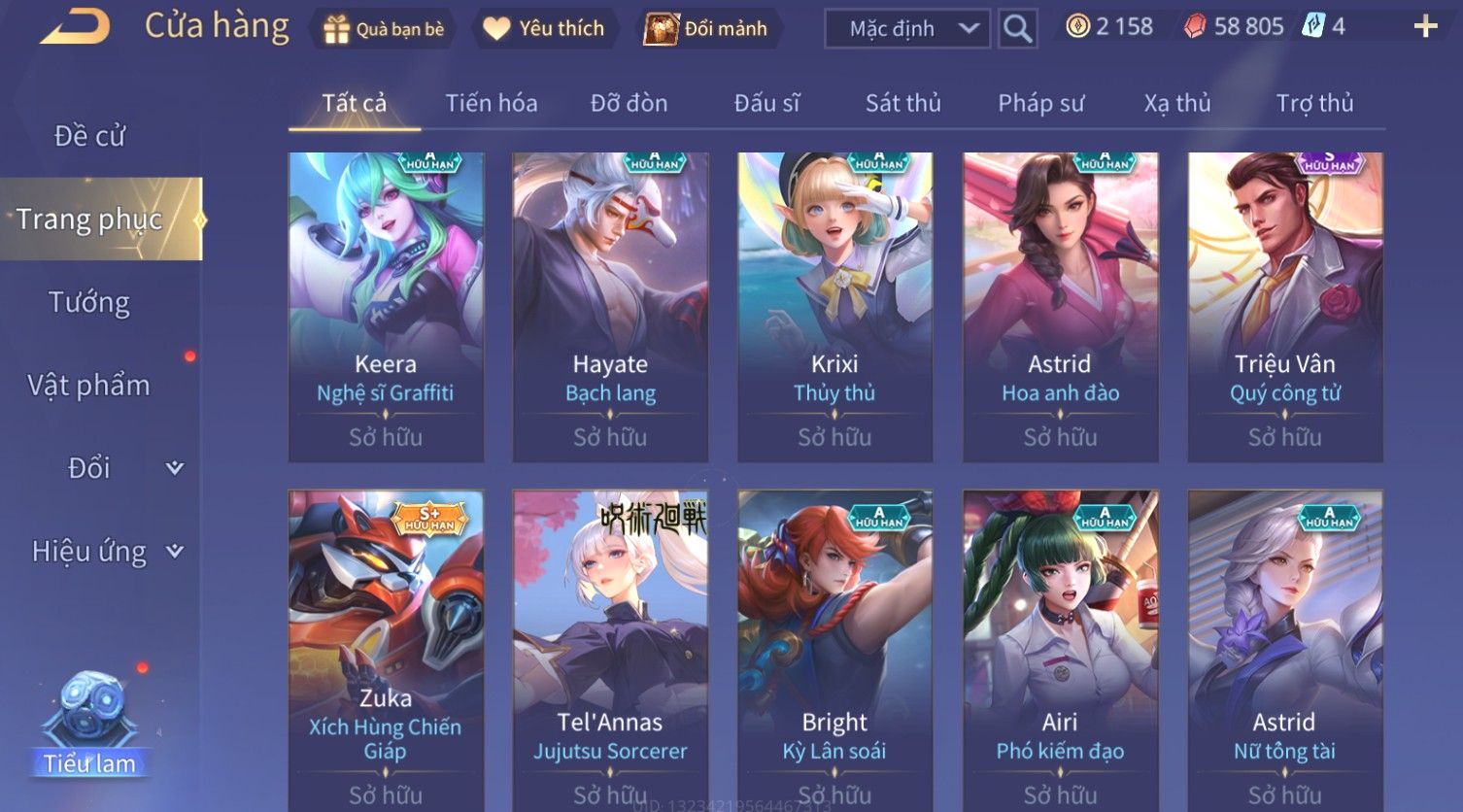This screenshot has height=812, width=1463.
Task: Expand the Hiệu ứng menu
Action: coord(107,552)
